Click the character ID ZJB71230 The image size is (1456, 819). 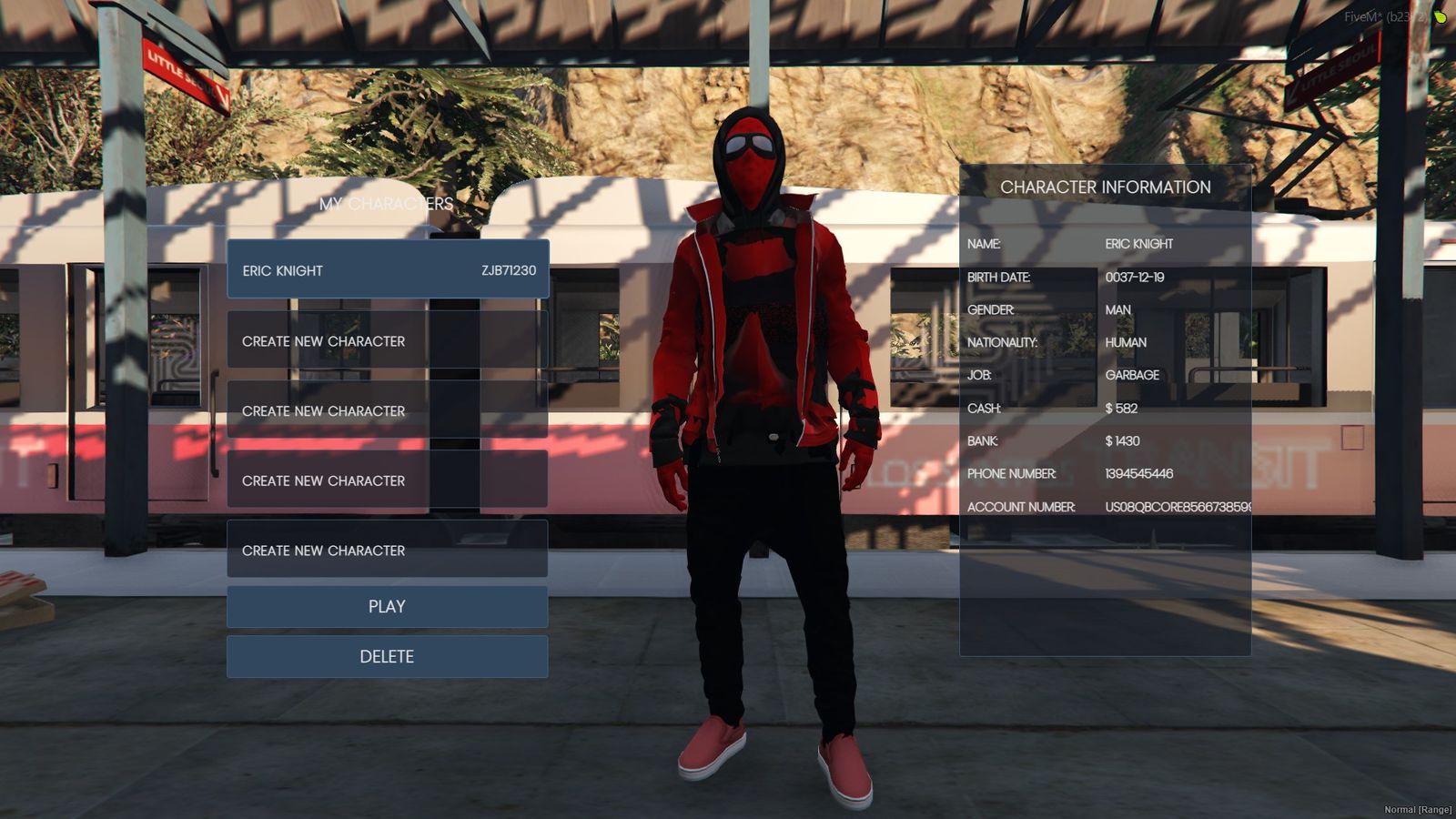(507, 269)
